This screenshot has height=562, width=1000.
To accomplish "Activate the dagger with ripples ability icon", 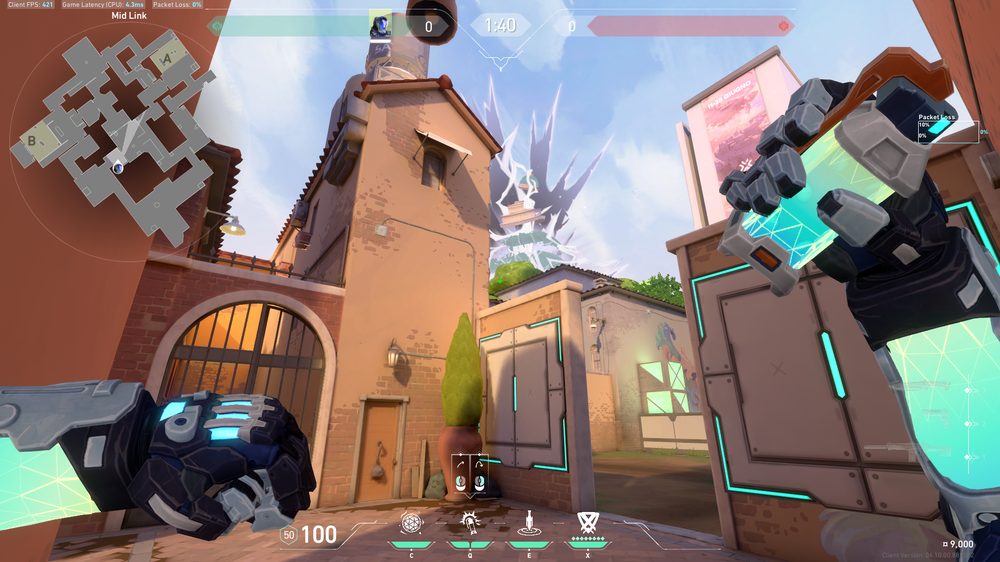I will (527, 522).
